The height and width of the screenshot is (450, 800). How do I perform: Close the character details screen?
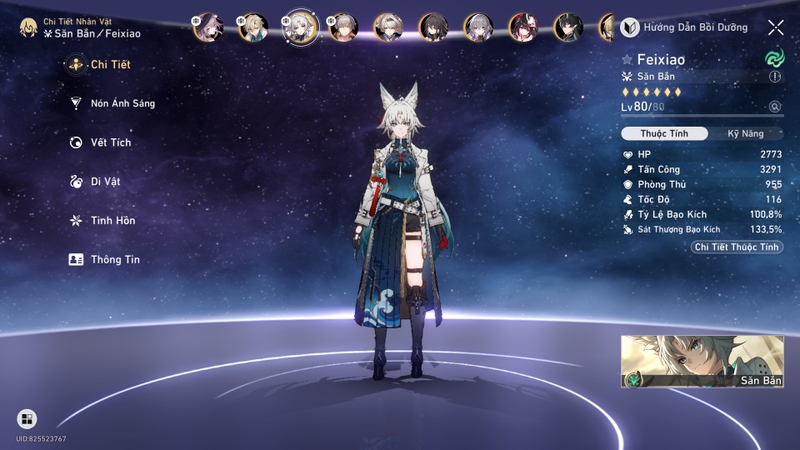point(775,28)
